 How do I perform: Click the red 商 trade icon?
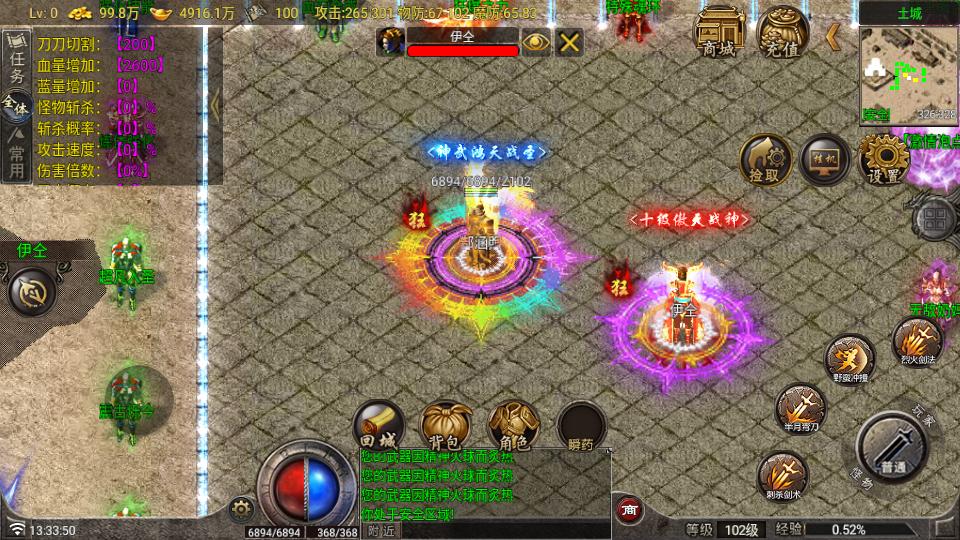pos(629,510)
